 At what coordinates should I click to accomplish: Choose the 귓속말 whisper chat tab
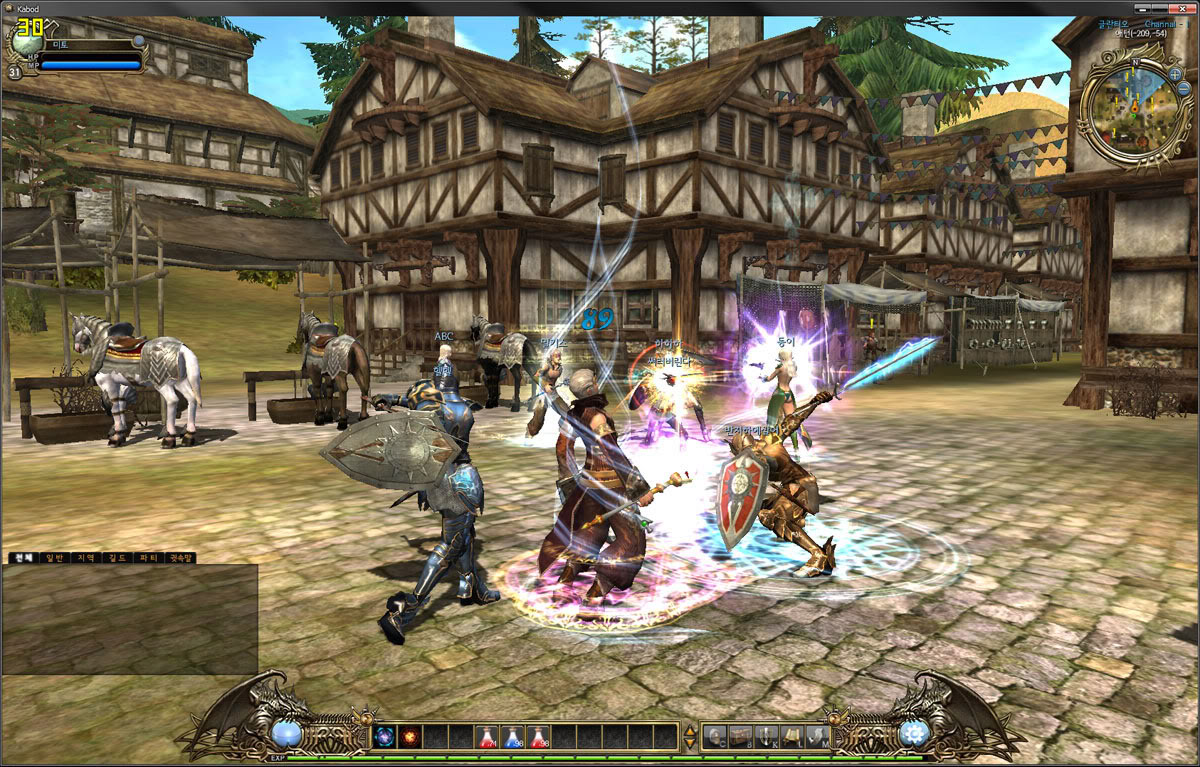[180, 558]
